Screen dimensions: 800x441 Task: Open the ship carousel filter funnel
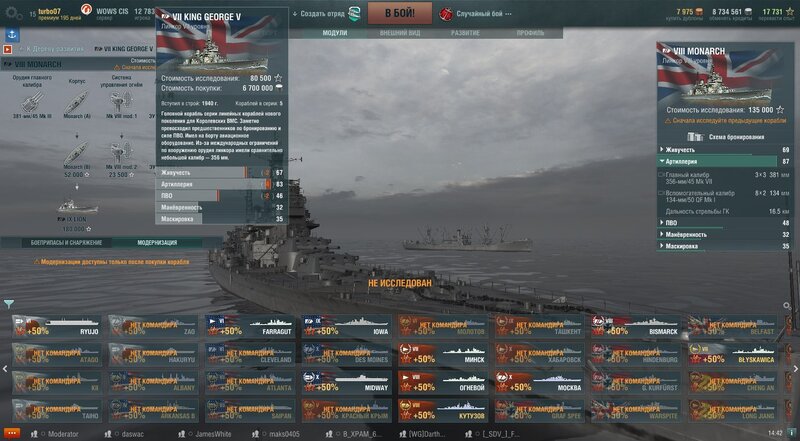9,304
